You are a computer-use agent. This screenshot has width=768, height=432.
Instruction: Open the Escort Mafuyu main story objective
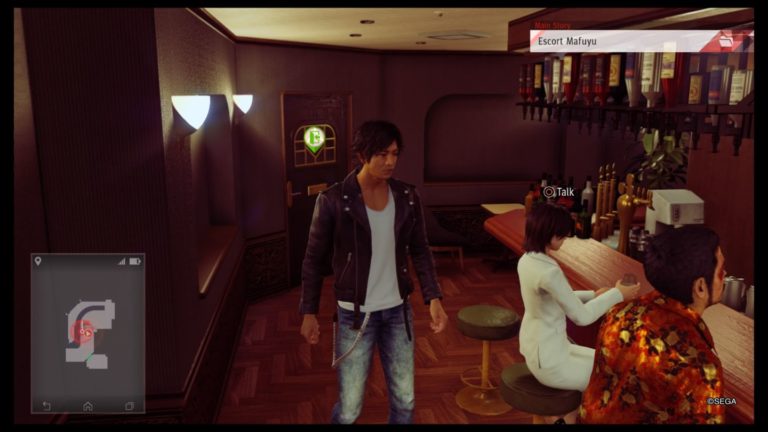[622, 41]
